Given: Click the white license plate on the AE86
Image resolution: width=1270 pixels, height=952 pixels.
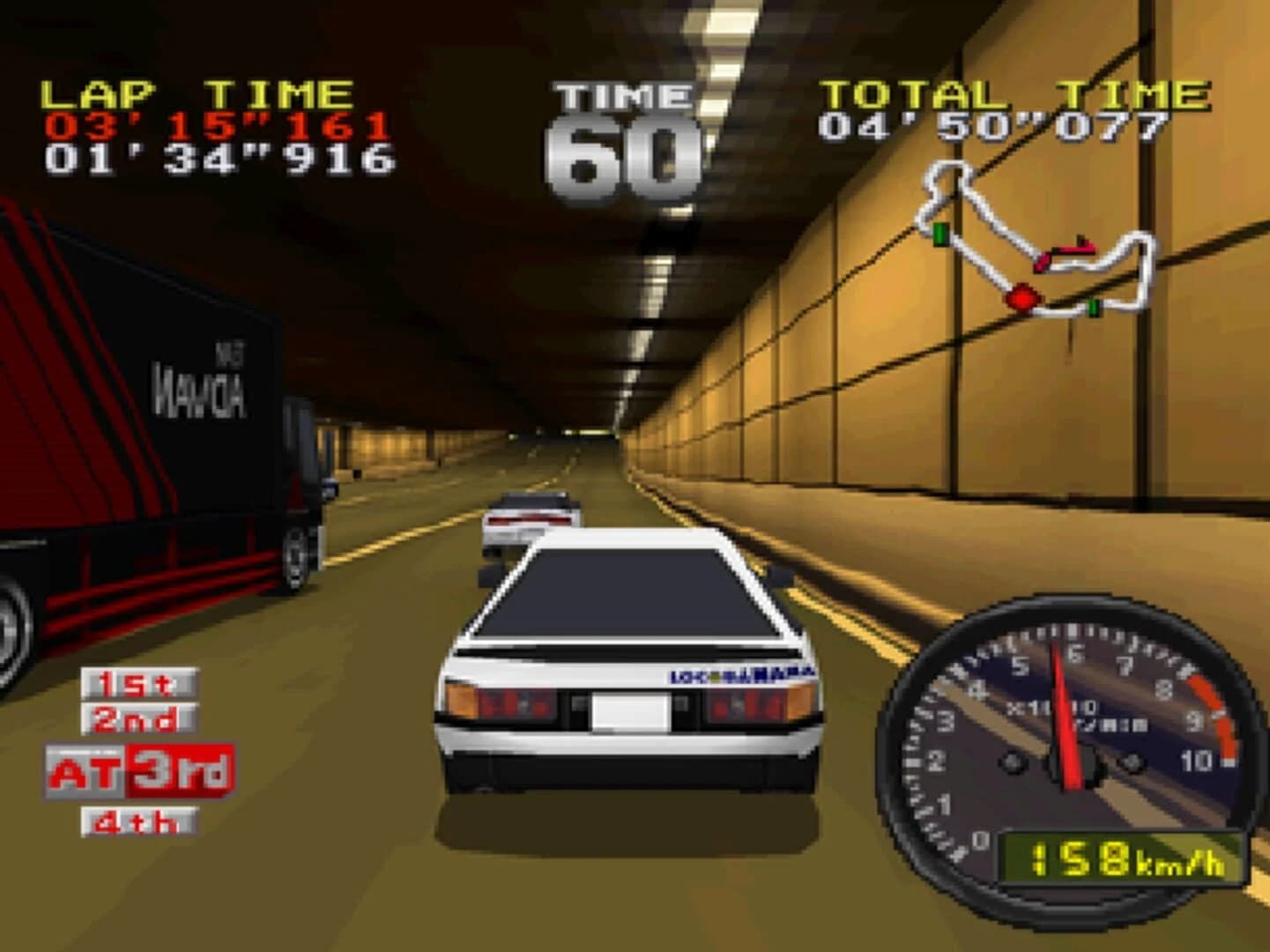Looking at the screenshot, I should click(633, 712).
